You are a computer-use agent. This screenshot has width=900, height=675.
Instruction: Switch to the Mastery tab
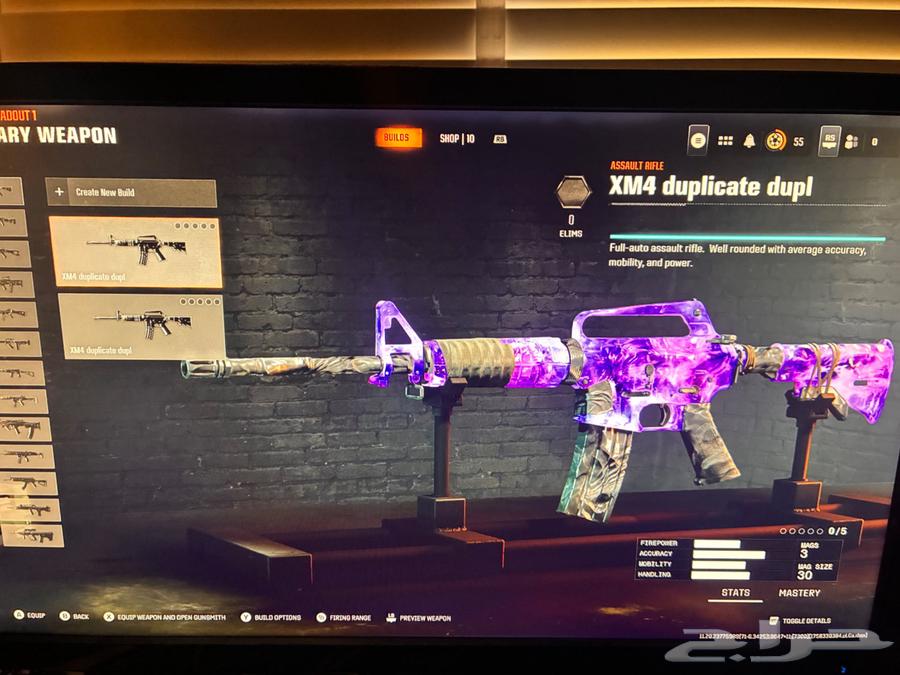[799, 594]
